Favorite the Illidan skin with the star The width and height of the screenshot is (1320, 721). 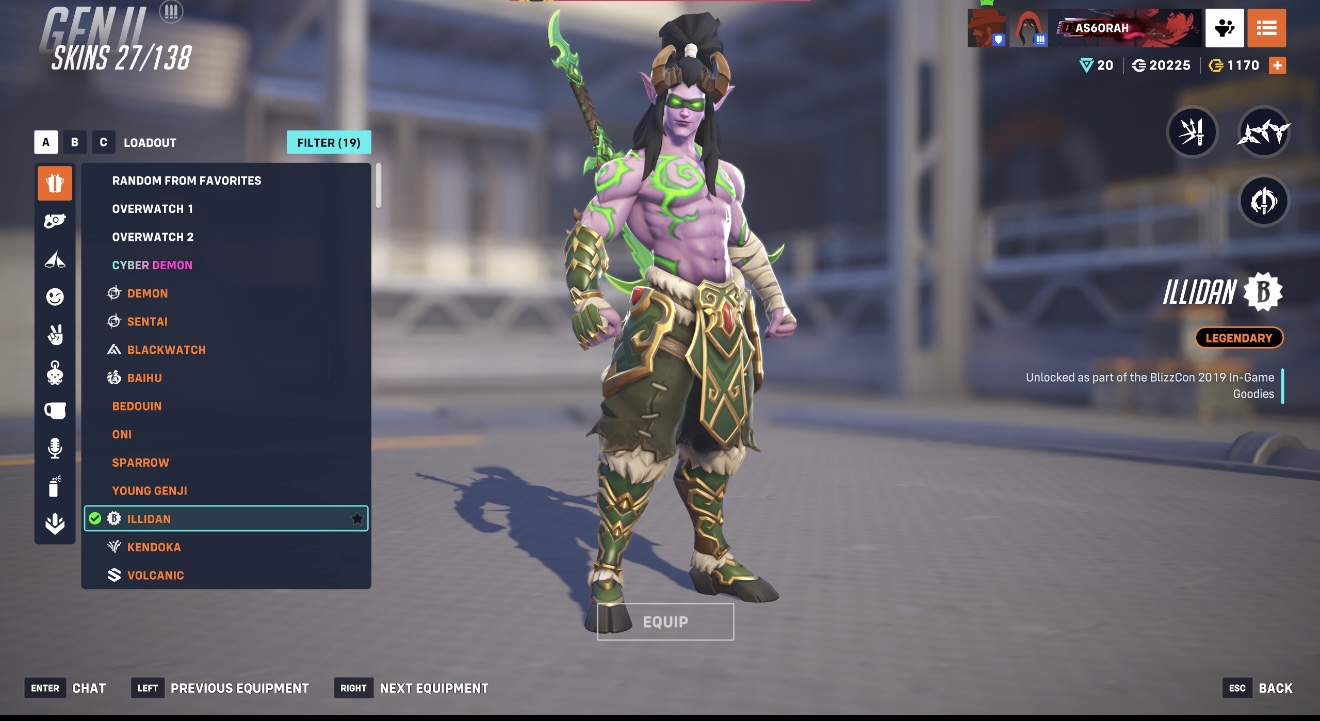[x=357, y=519]
